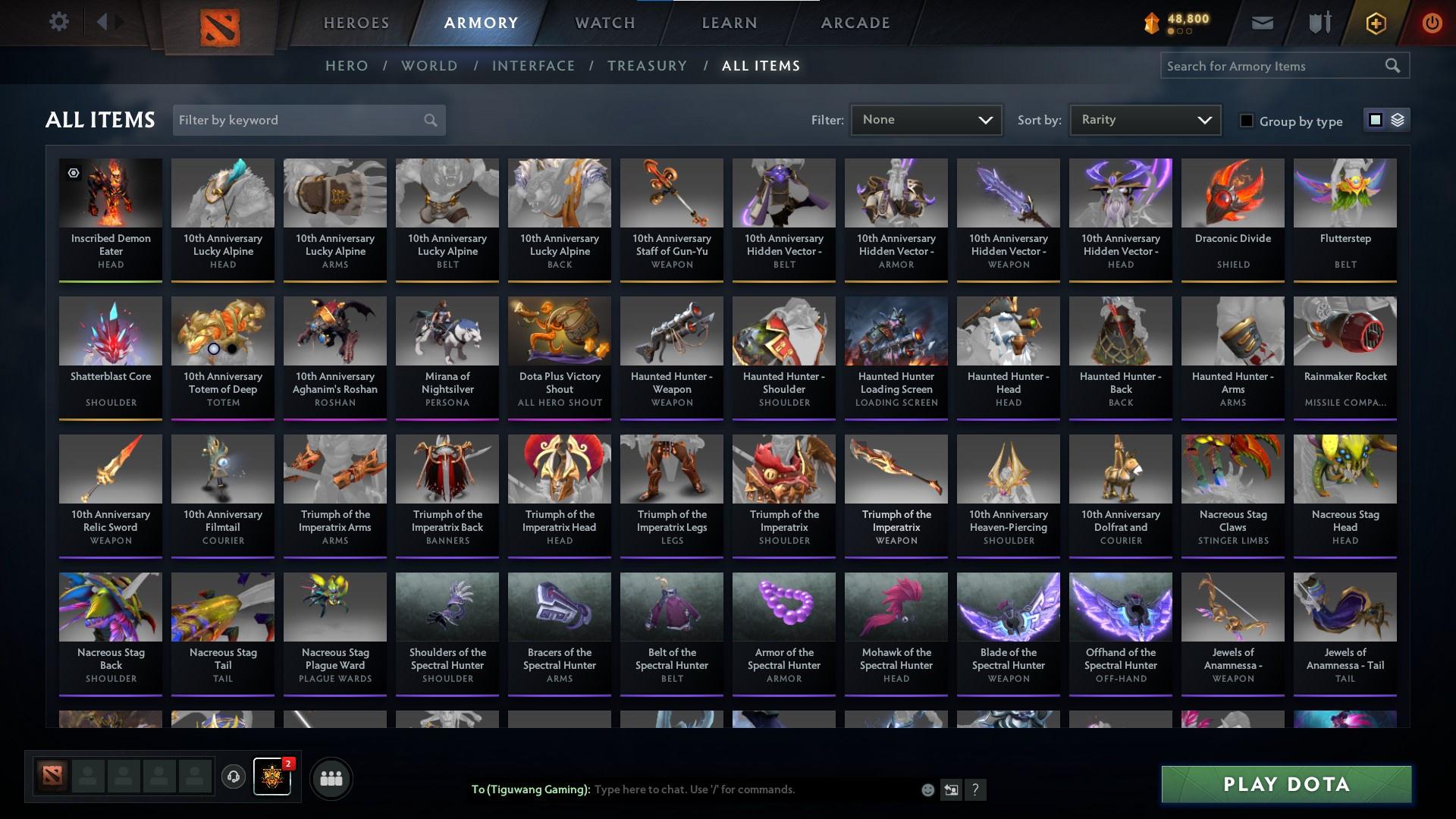Toggle the grid view square icon
The height and width of the screenshot is (819, 1456).
pos(1374,120)
